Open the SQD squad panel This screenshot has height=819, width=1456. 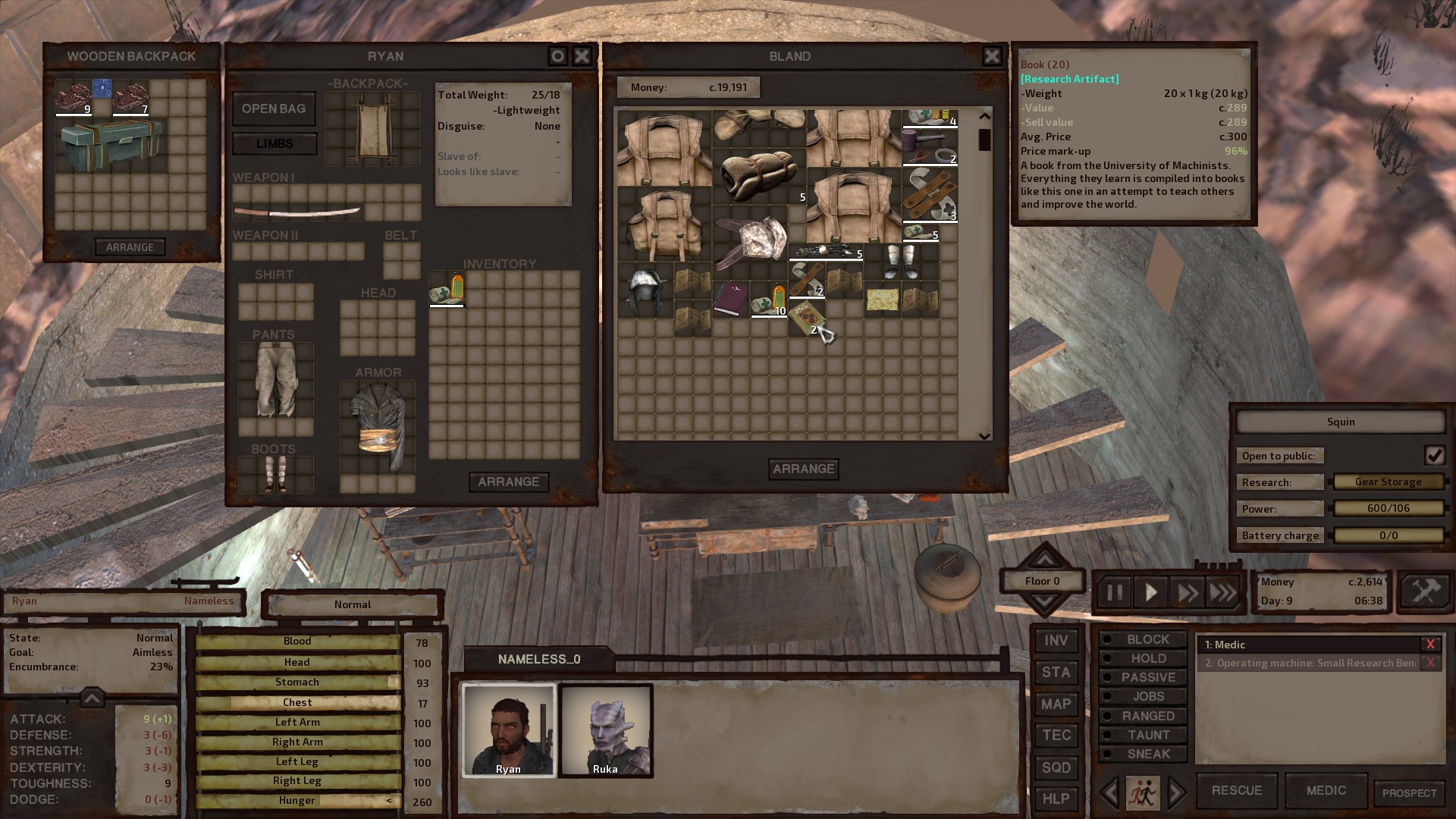pos(1056,767)
